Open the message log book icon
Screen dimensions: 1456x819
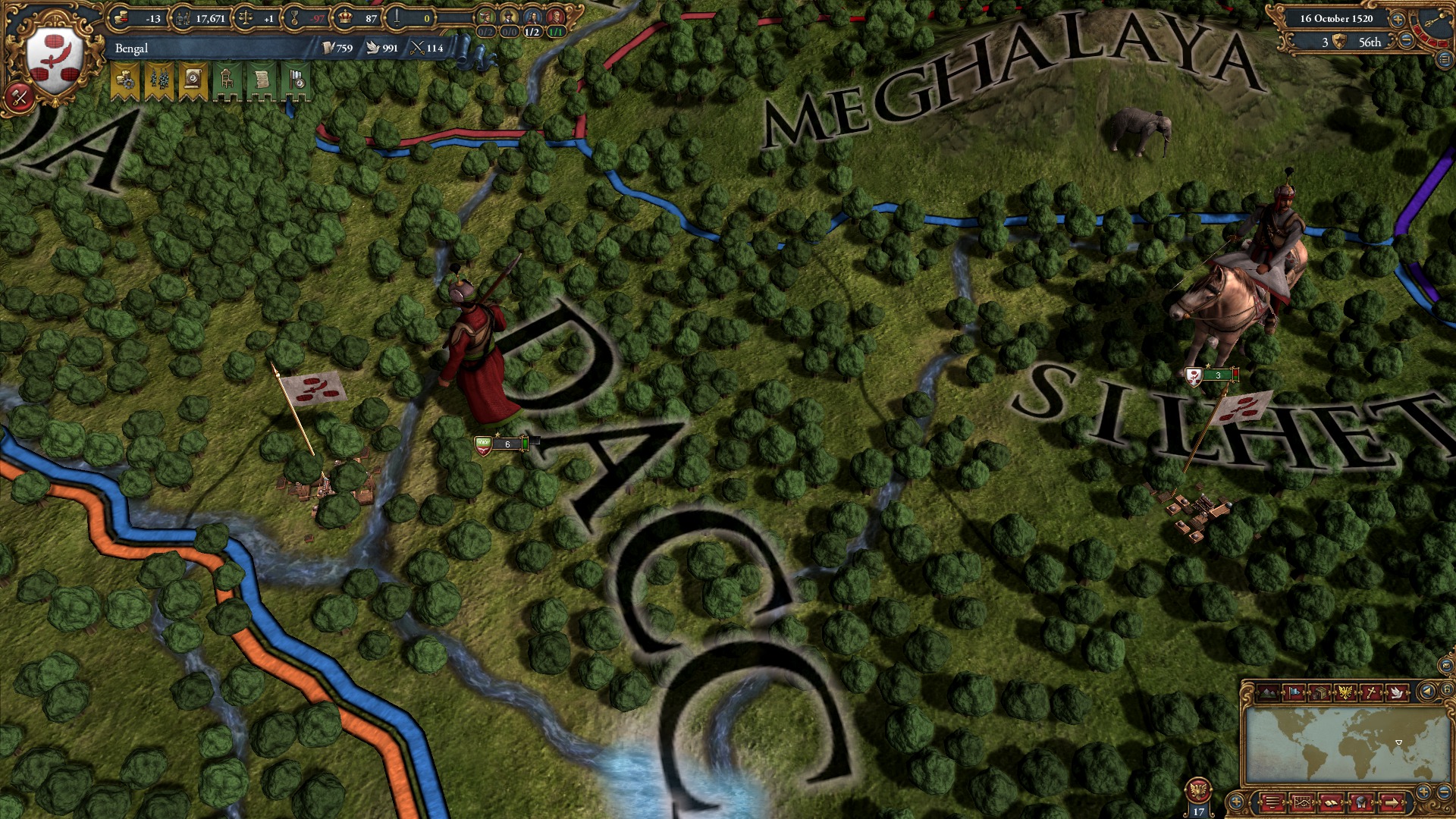point(1332,802)
